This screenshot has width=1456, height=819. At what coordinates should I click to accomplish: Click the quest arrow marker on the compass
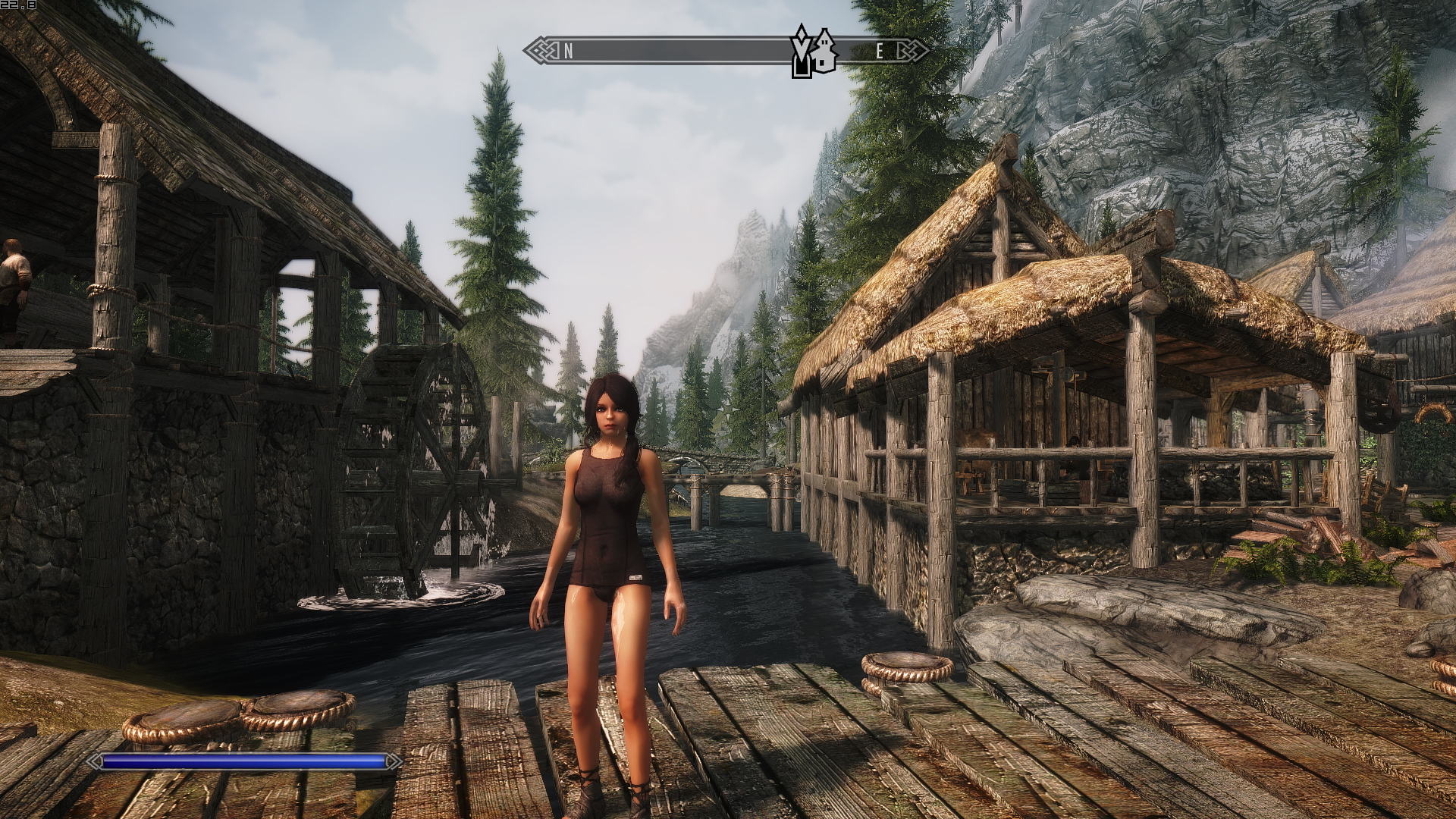800,52
